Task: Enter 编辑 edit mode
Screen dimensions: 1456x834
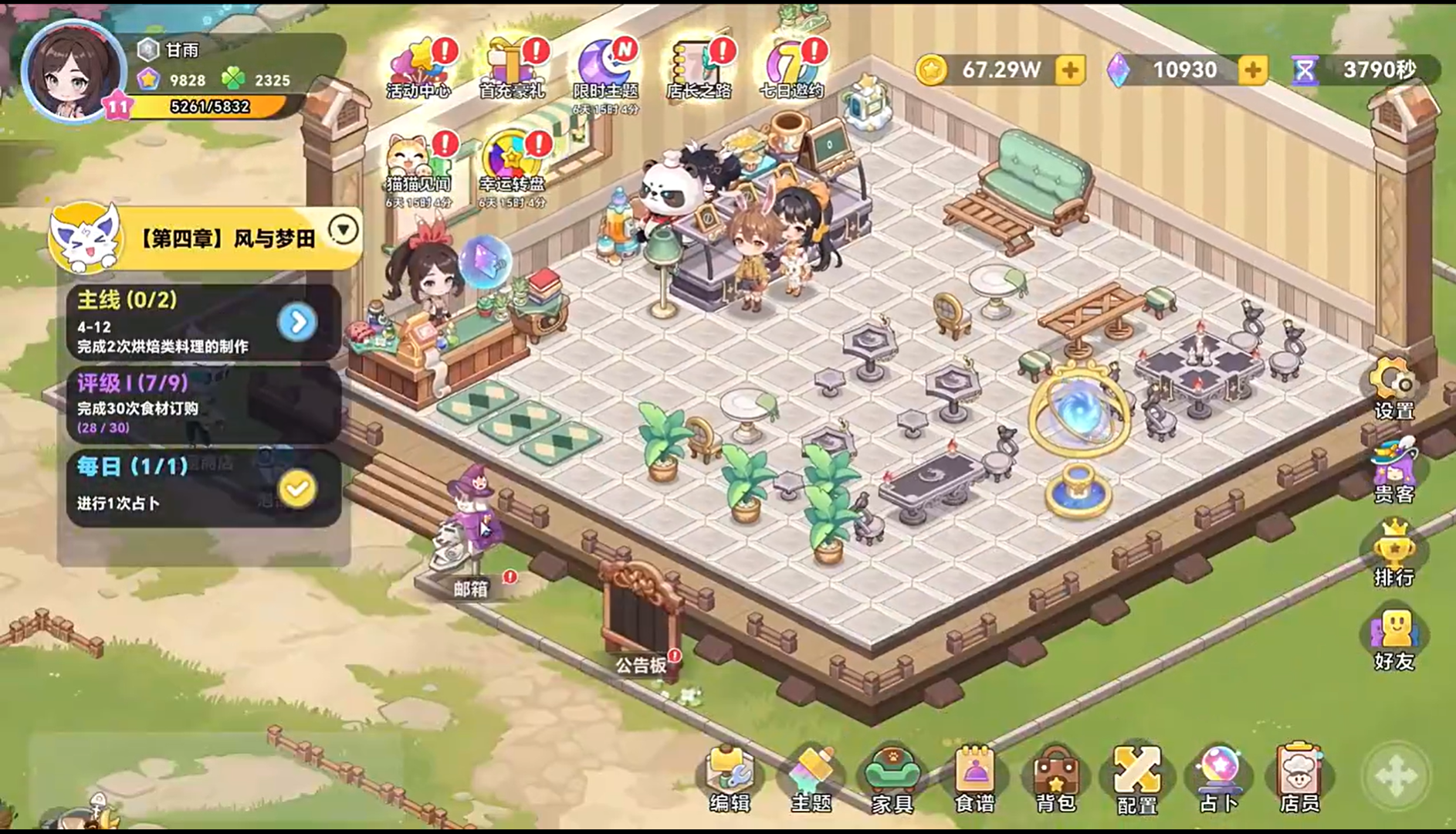Action: click(729, 776)
